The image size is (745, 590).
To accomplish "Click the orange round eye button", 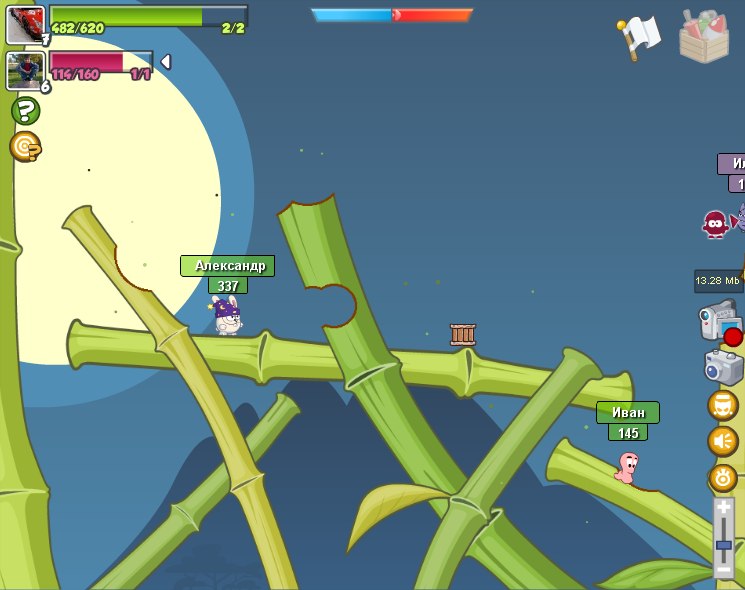I will [722, 477].
